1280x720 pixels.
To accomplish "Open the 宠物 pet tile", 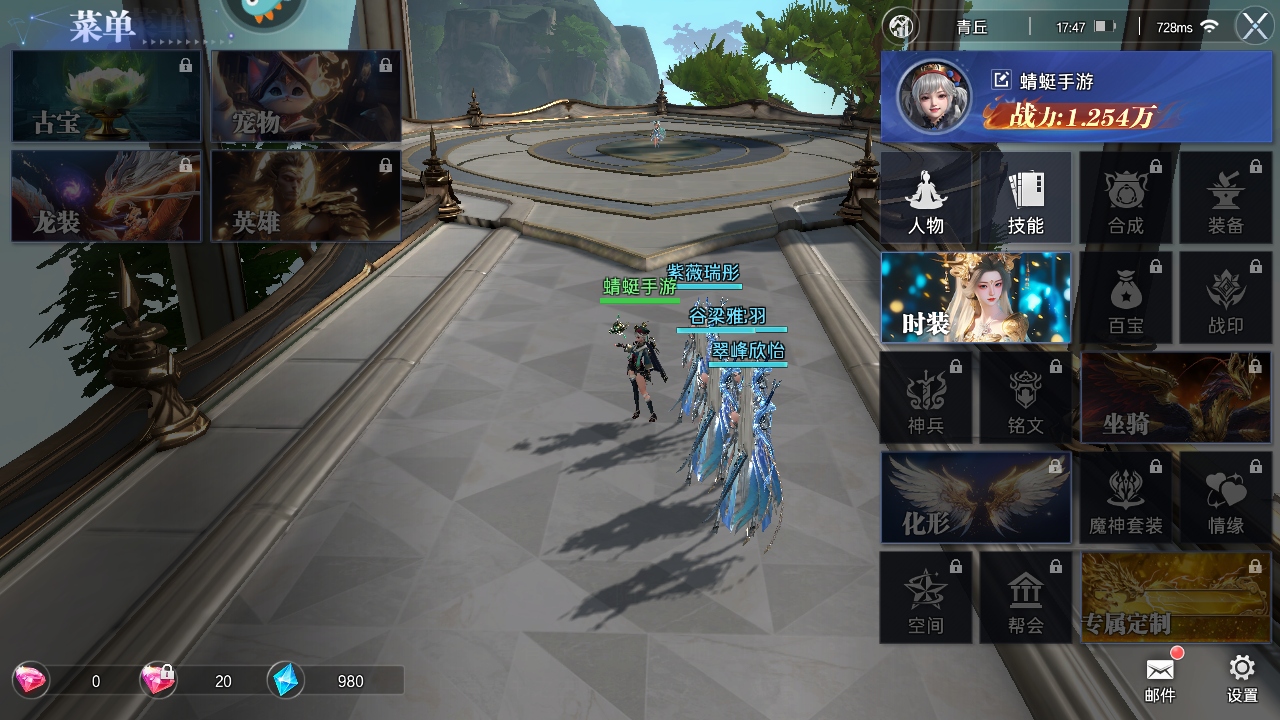I will tap(306, 96).
